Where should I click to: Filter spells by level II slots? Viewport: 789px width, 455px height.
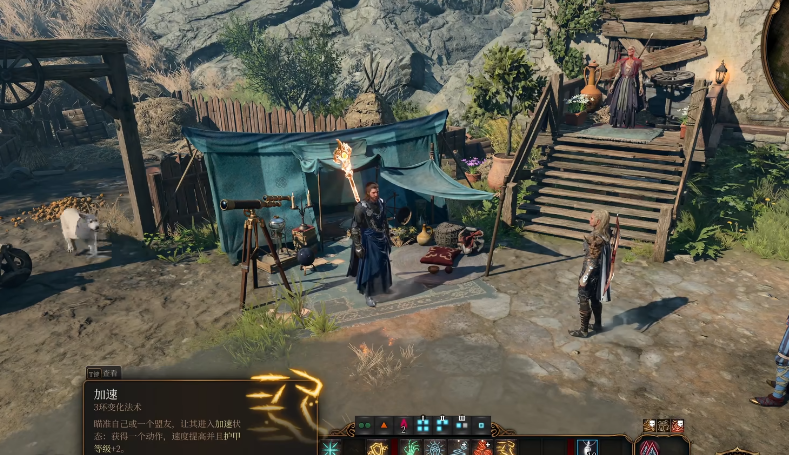coord(442,424)
